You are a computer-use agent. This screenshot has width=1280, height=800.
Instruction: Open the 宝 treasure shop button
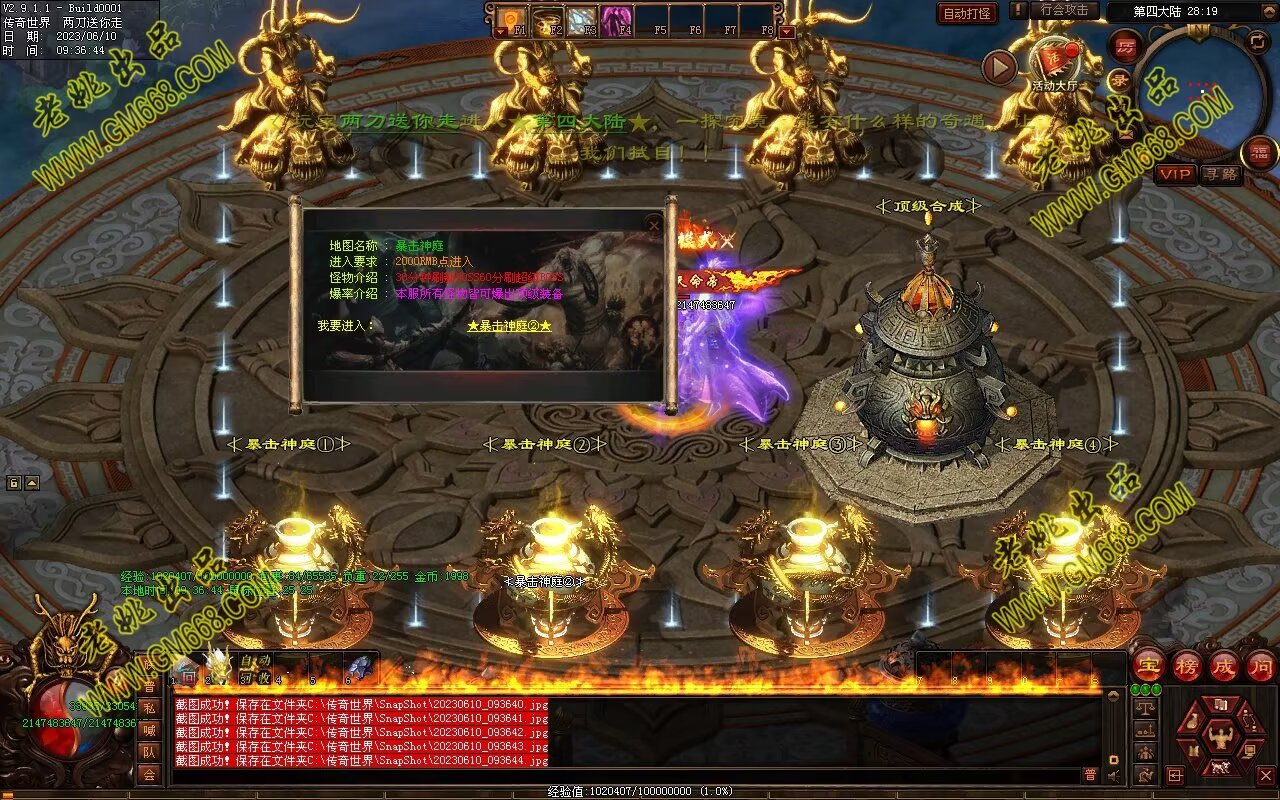click(1148, 665)
